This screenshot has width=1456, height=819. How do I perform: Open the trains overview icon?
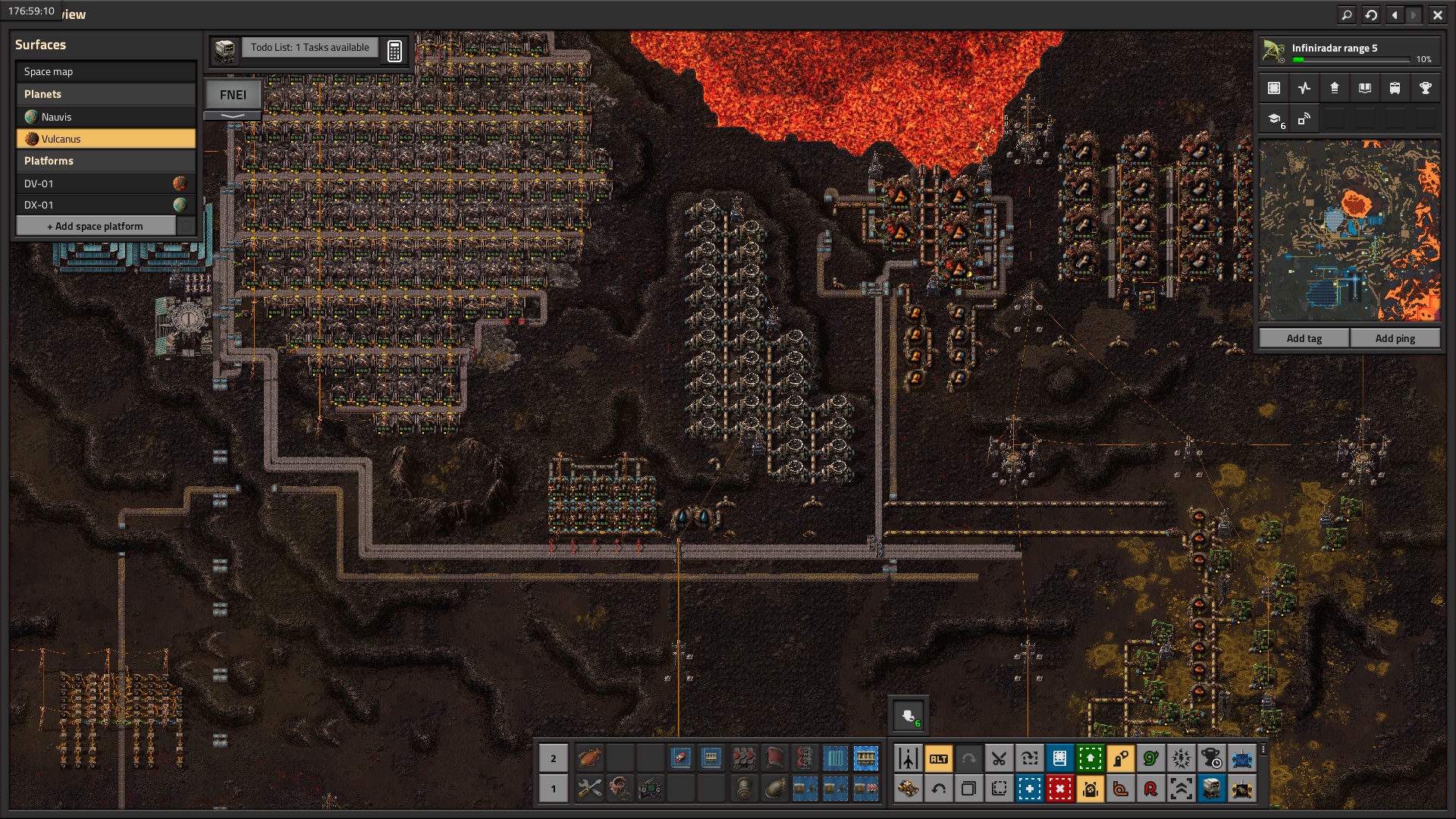(1395, 88)
